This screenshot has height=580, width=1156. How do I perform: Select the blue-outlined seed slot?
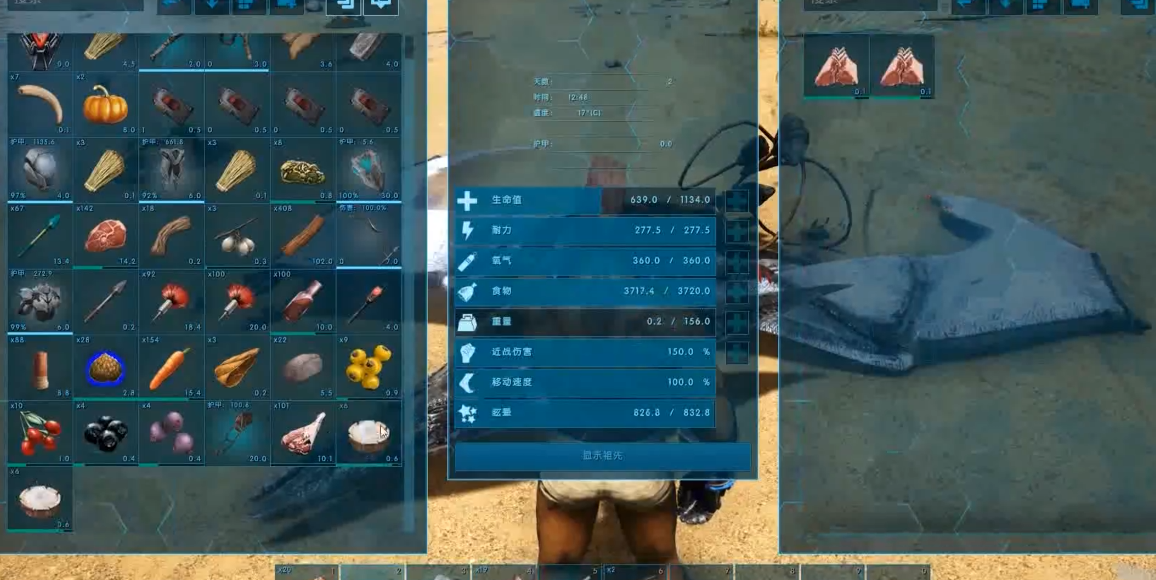coord(105,367)
